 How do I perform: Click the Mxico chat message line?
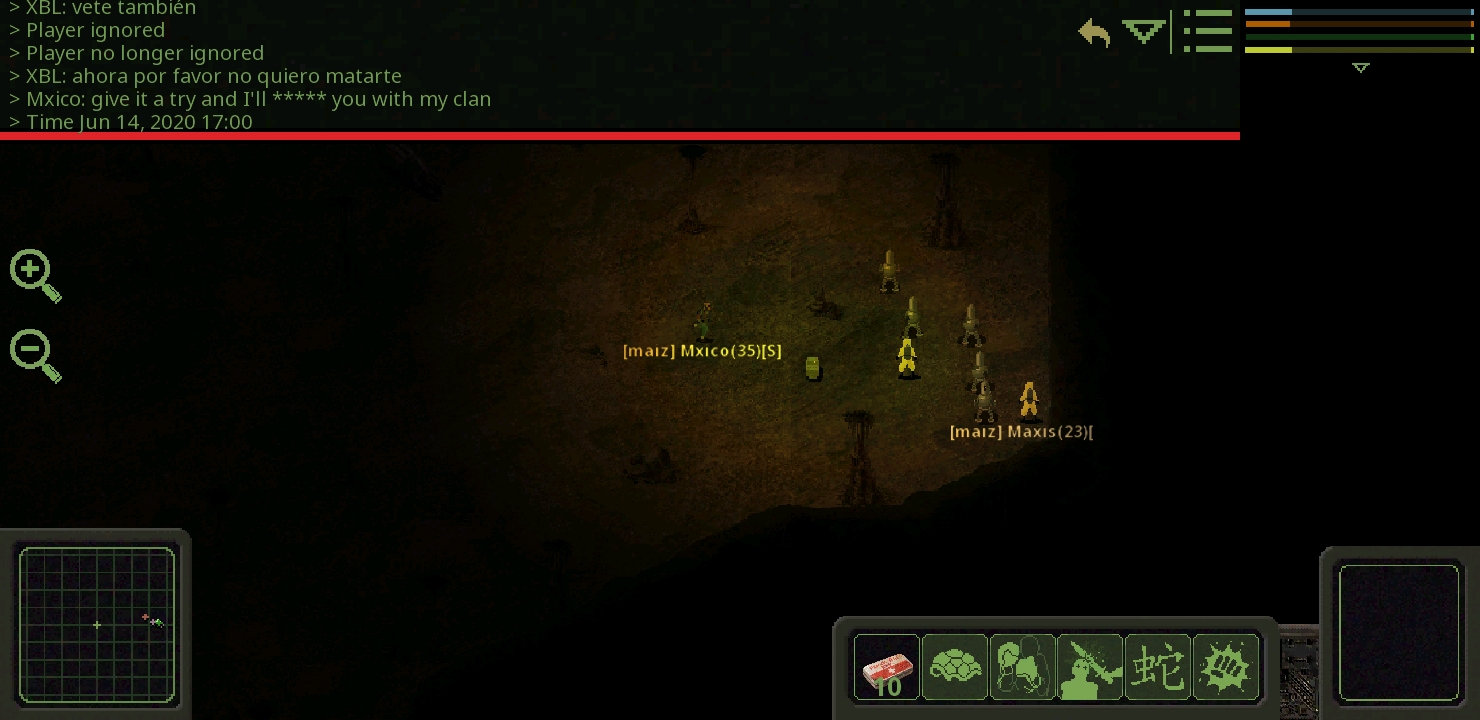click(x=250, y=99)
